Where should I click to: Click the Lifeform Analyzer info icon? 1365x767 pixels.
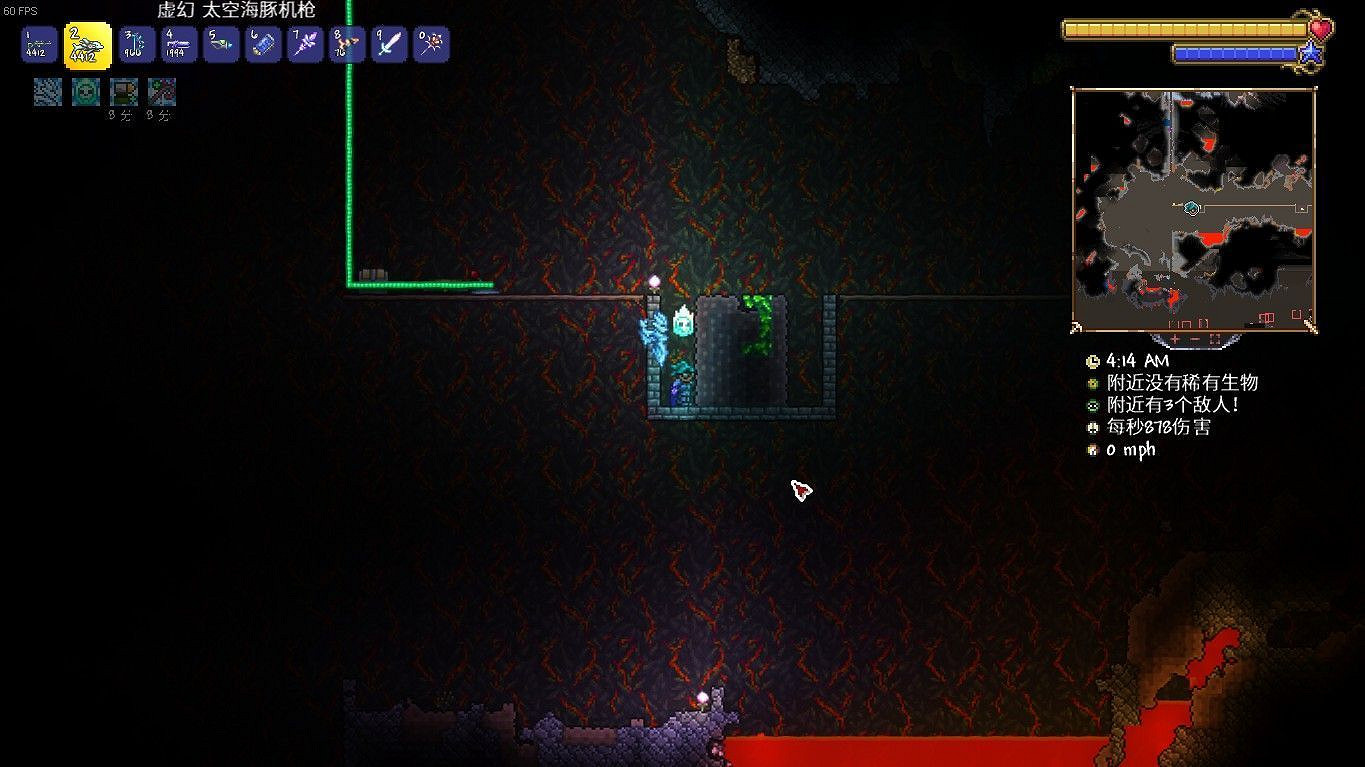1092,382
